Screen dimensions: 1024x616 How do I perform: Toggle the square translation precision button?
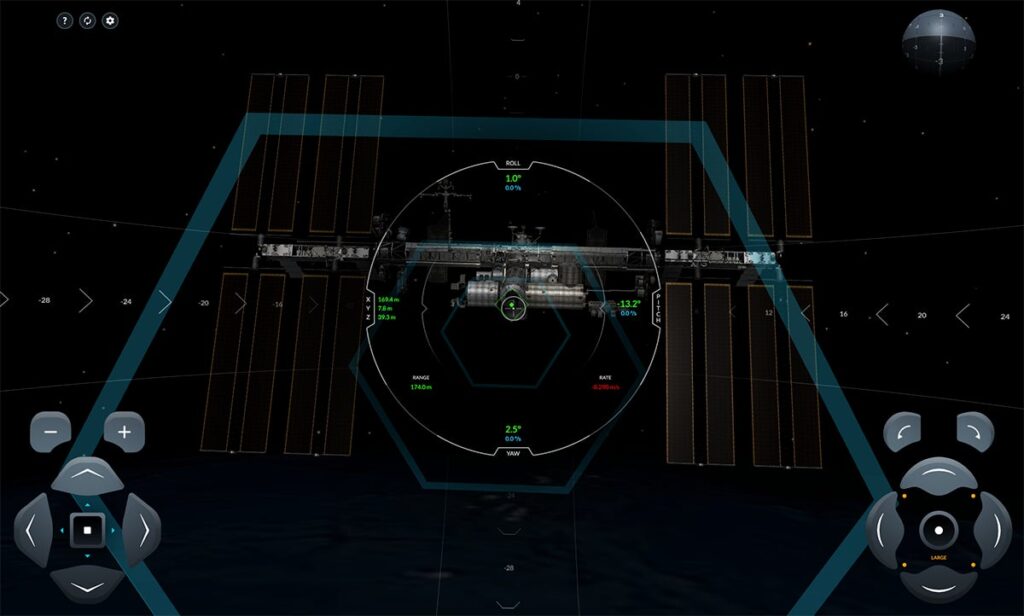click(x=87, y=529)
